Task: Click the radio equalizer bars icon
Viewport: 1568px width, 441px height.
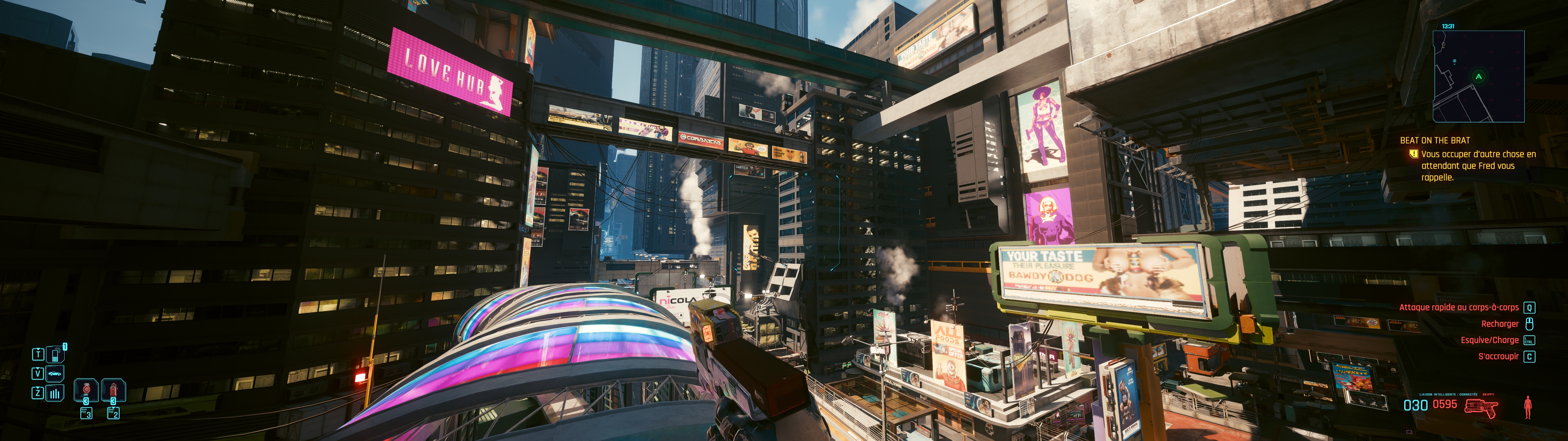Action: click(x=55, y=393)
